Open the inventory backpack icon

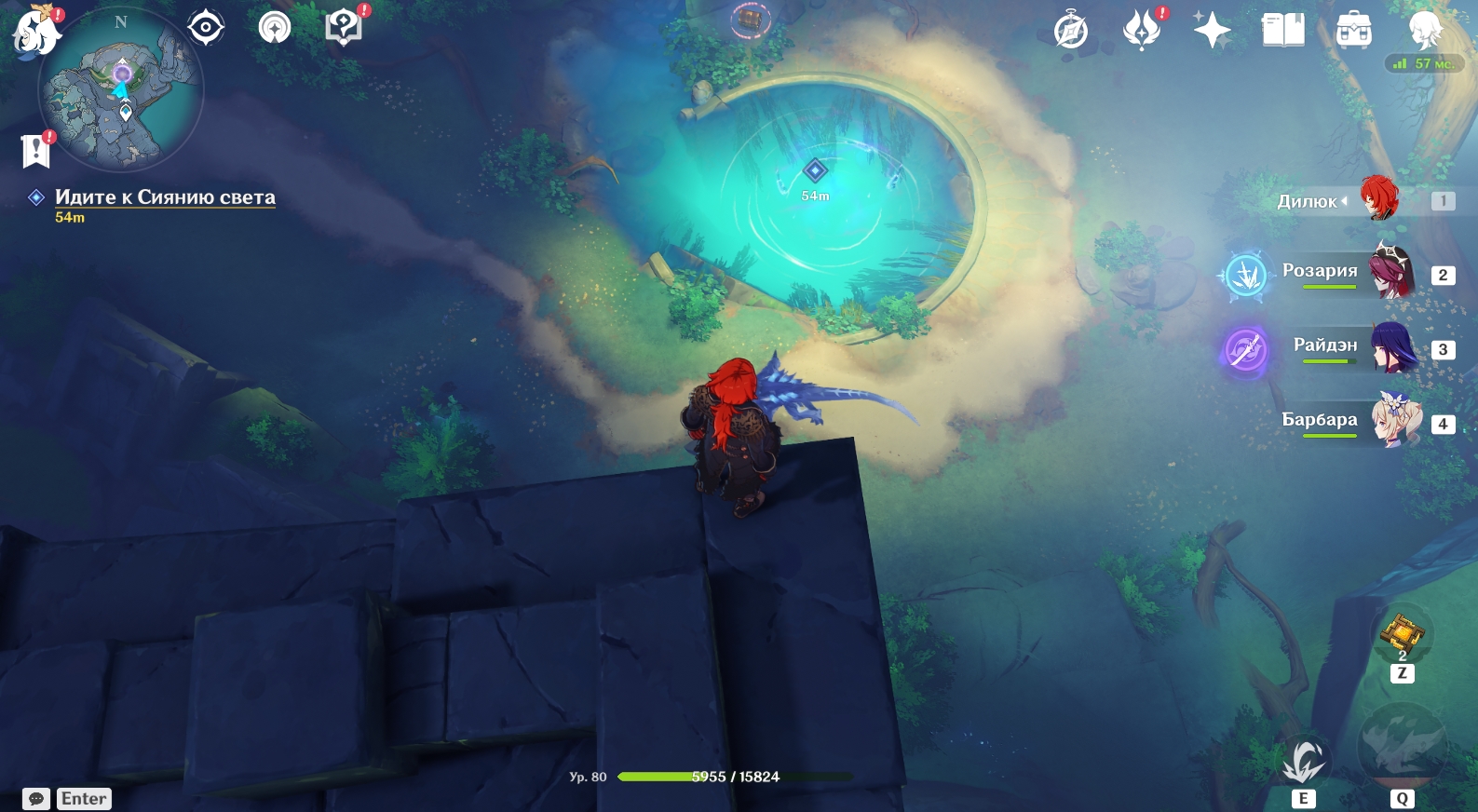(1353, 31)
